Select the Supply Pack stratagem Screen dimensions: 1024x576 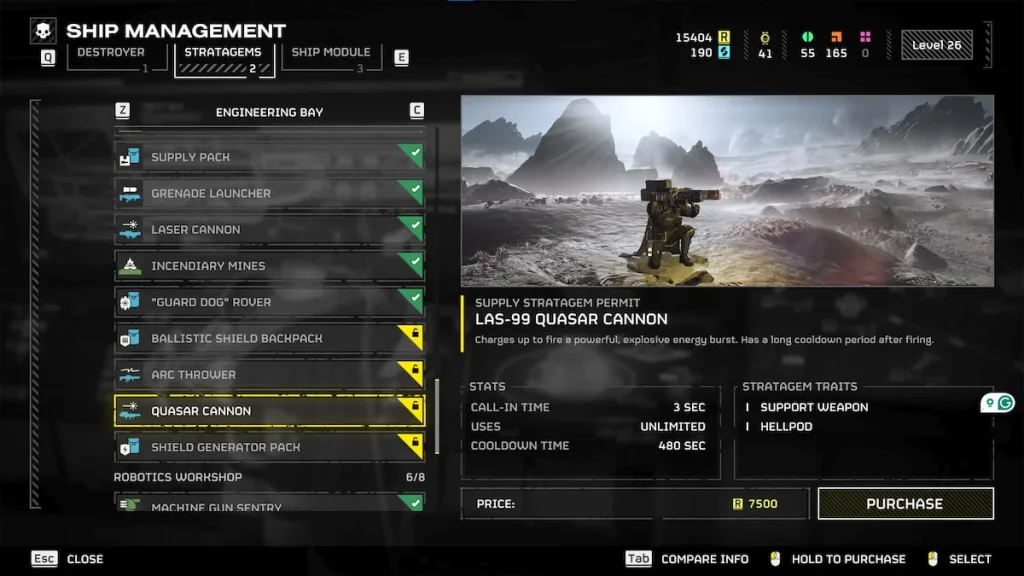coord(269,157)
